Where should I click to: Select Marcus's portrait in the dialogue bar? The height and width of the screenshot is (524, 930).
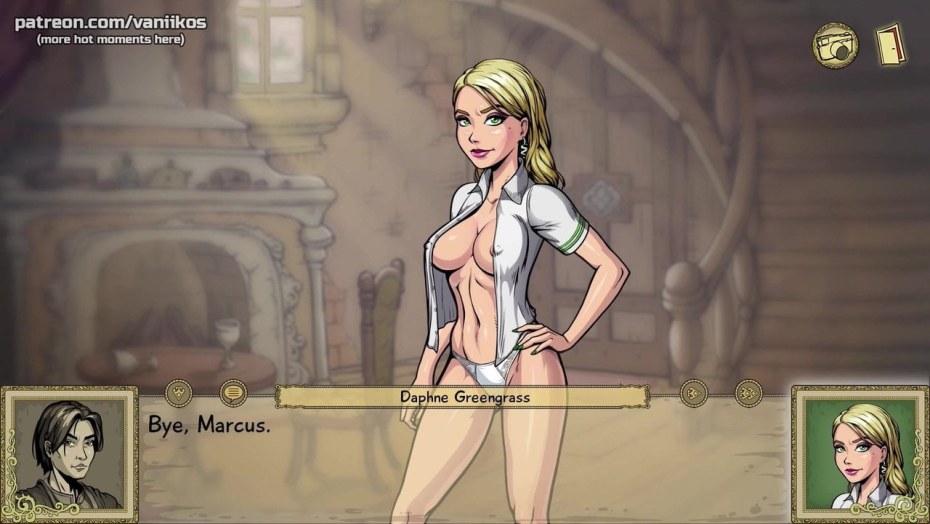pos(70,454)
